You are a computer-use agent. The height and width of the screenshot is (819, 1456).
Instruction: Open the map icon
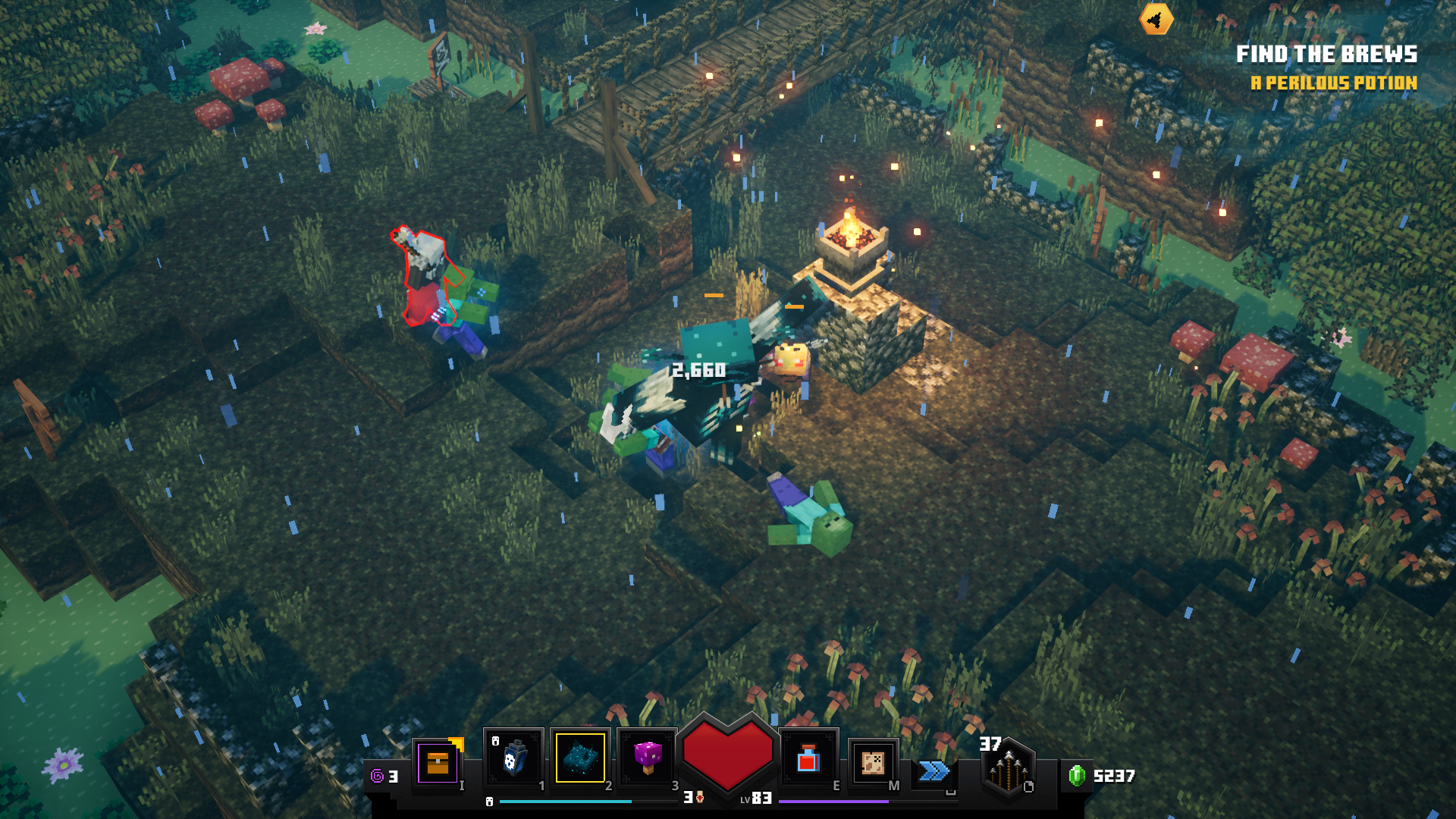pos(873,762)
